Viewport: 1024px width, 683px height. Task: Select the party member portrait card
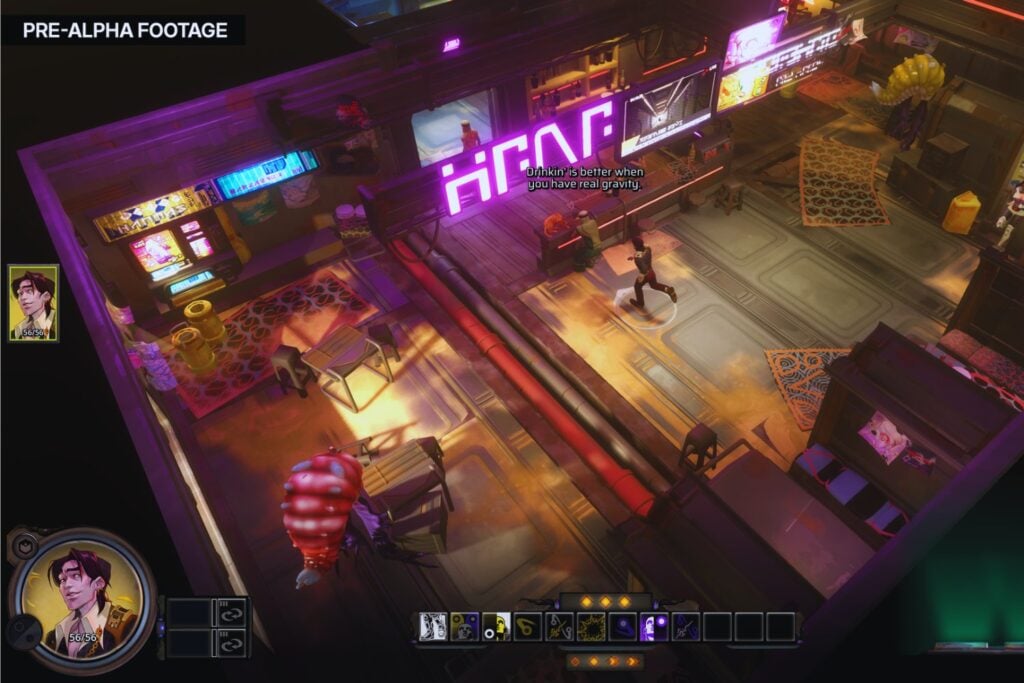coord(33,302)
